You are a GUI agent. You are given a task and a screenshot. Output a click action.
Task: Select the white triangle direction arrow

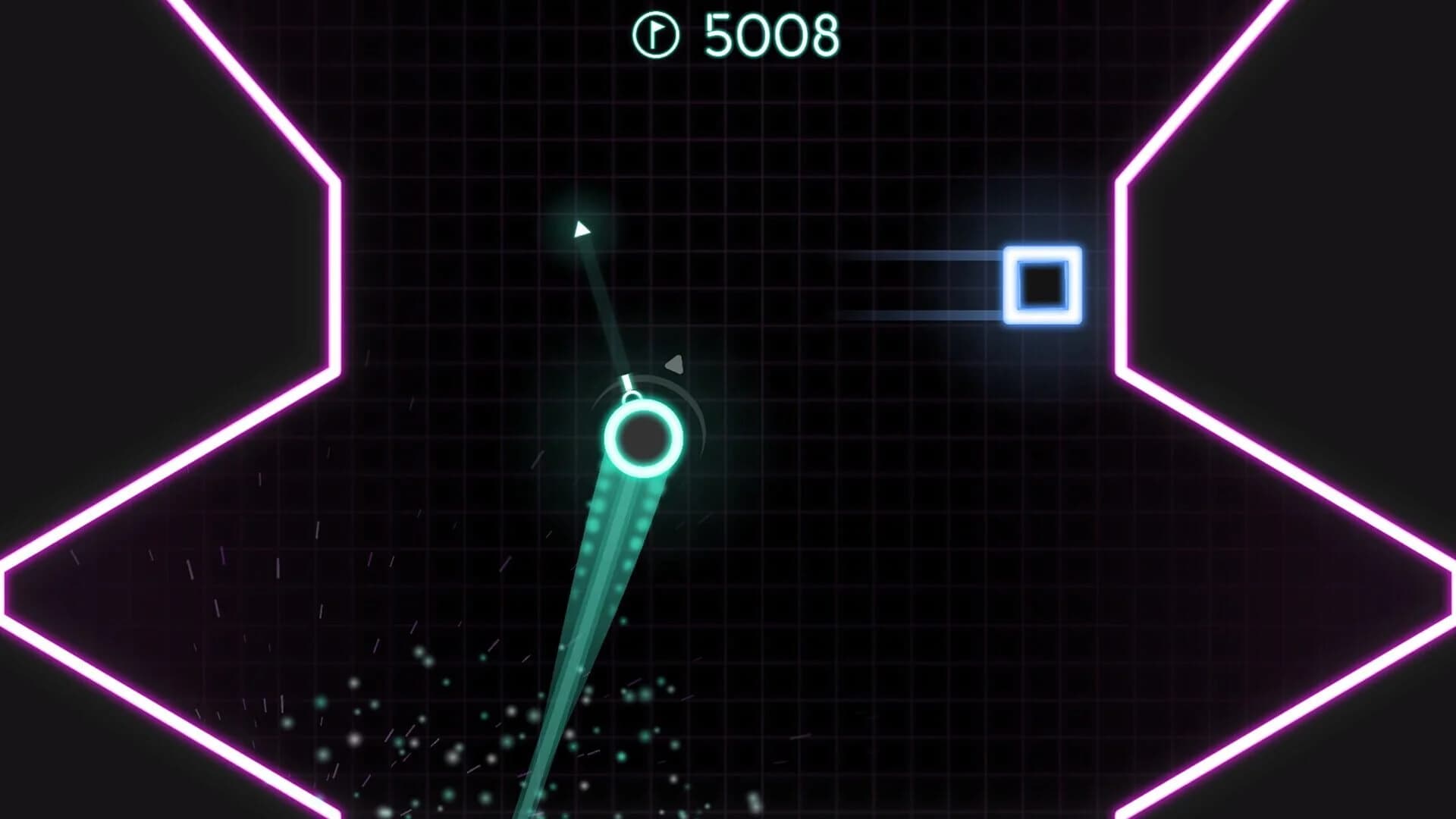(x=580, y=230)
